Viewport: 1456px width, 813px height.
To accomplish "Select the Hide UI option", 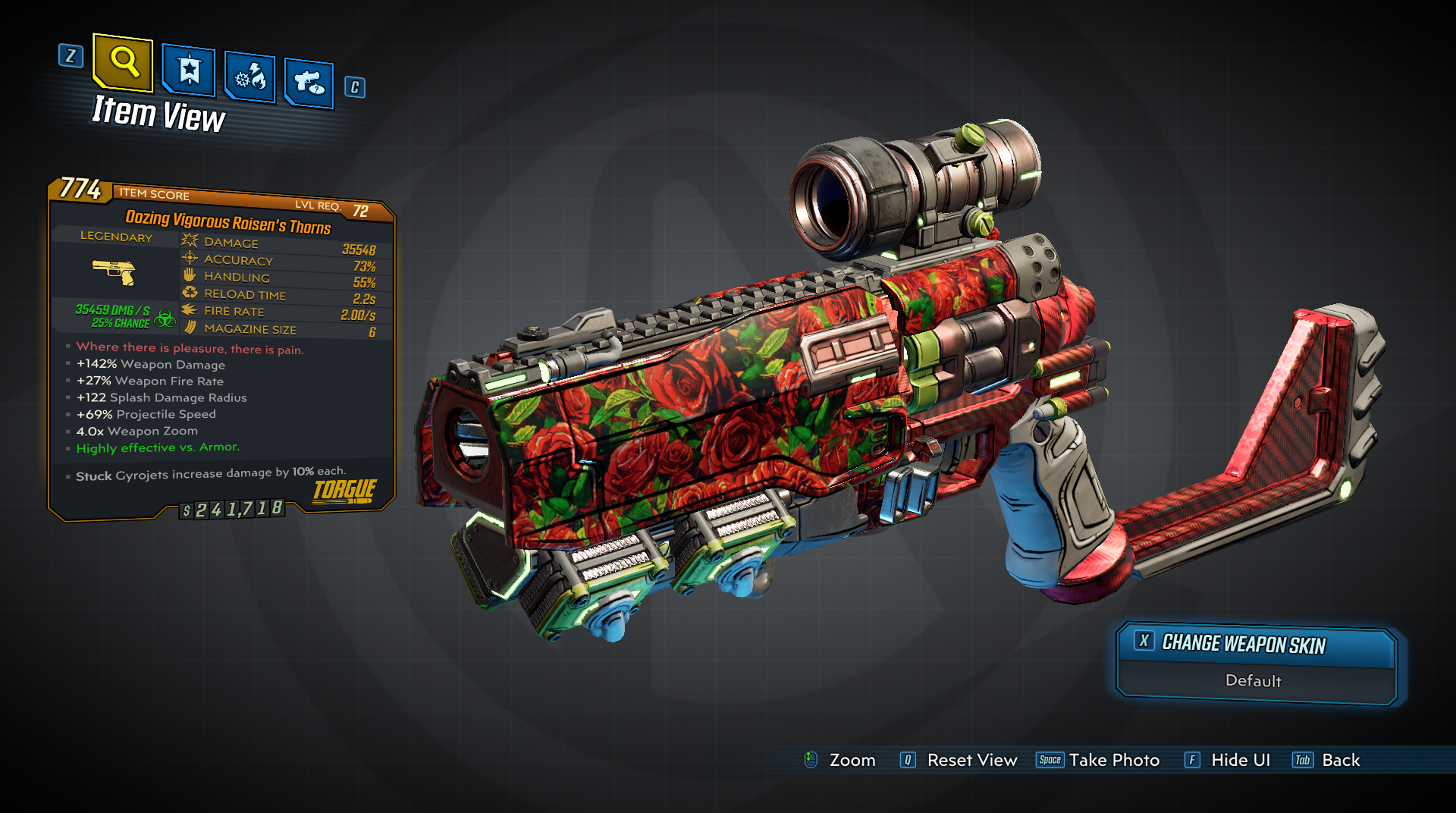I will point(1228,760).
